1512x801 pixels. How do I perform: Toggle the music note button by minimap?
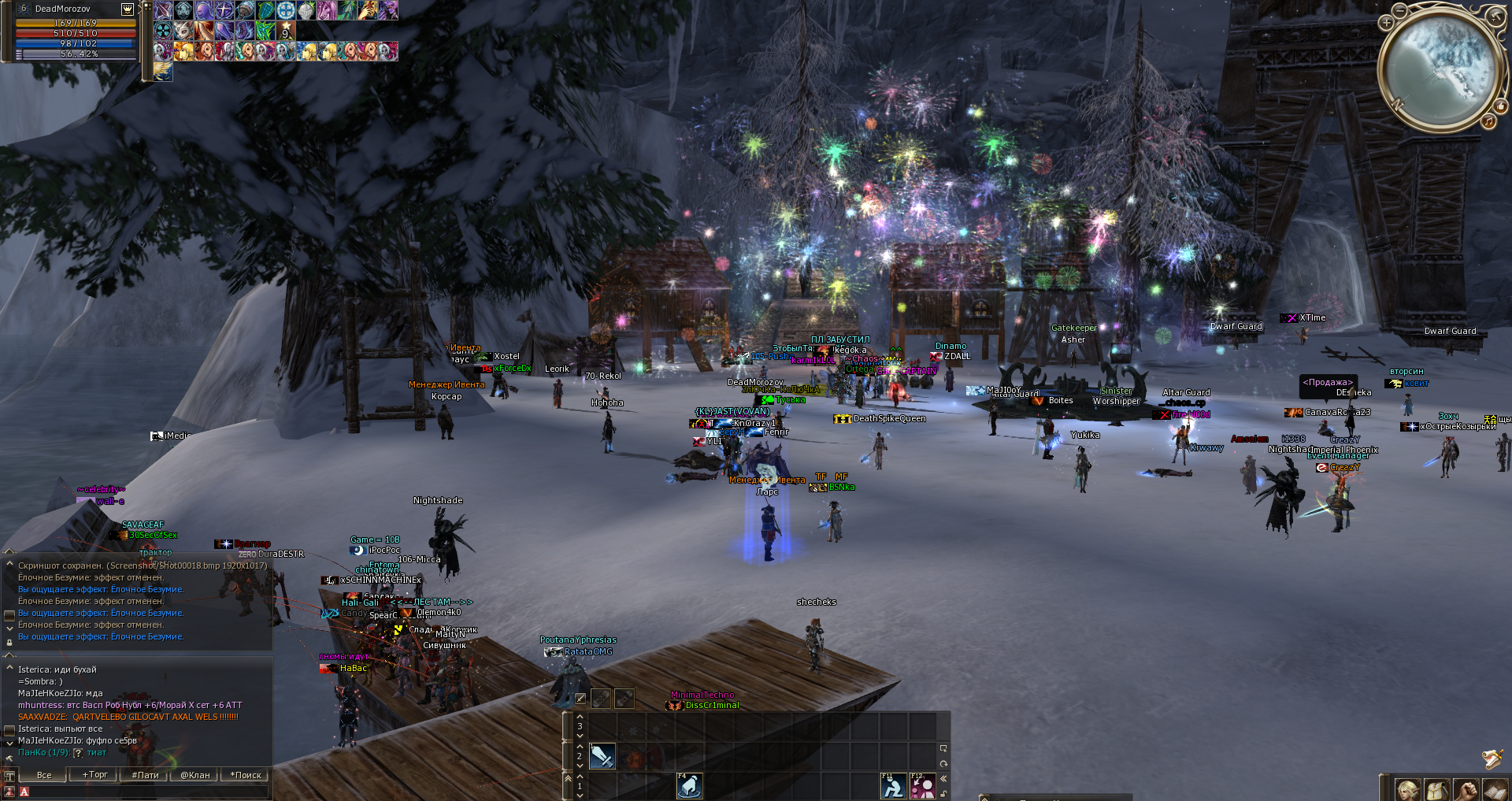[x=1488, y=121]
